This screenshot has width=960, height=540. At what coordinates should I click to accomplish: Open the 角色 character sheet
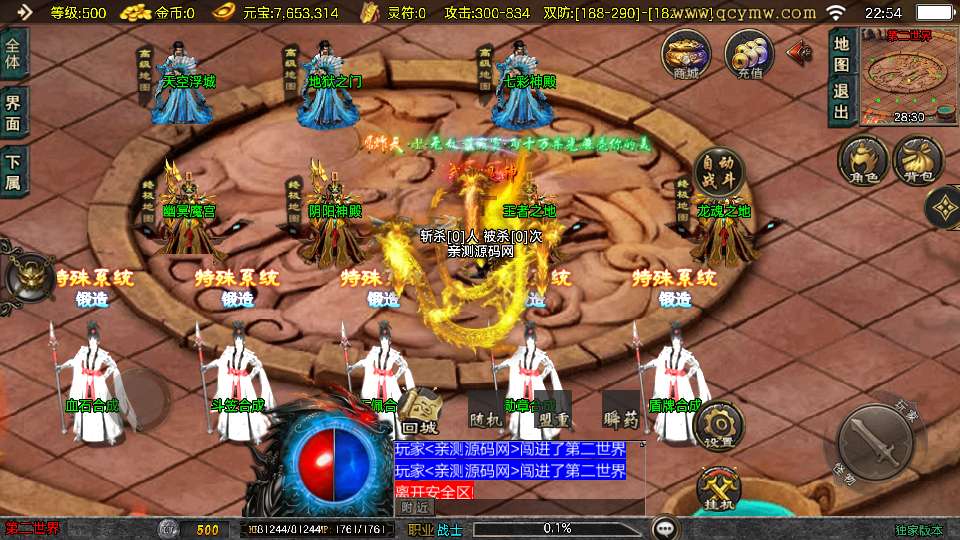(863, 161)
